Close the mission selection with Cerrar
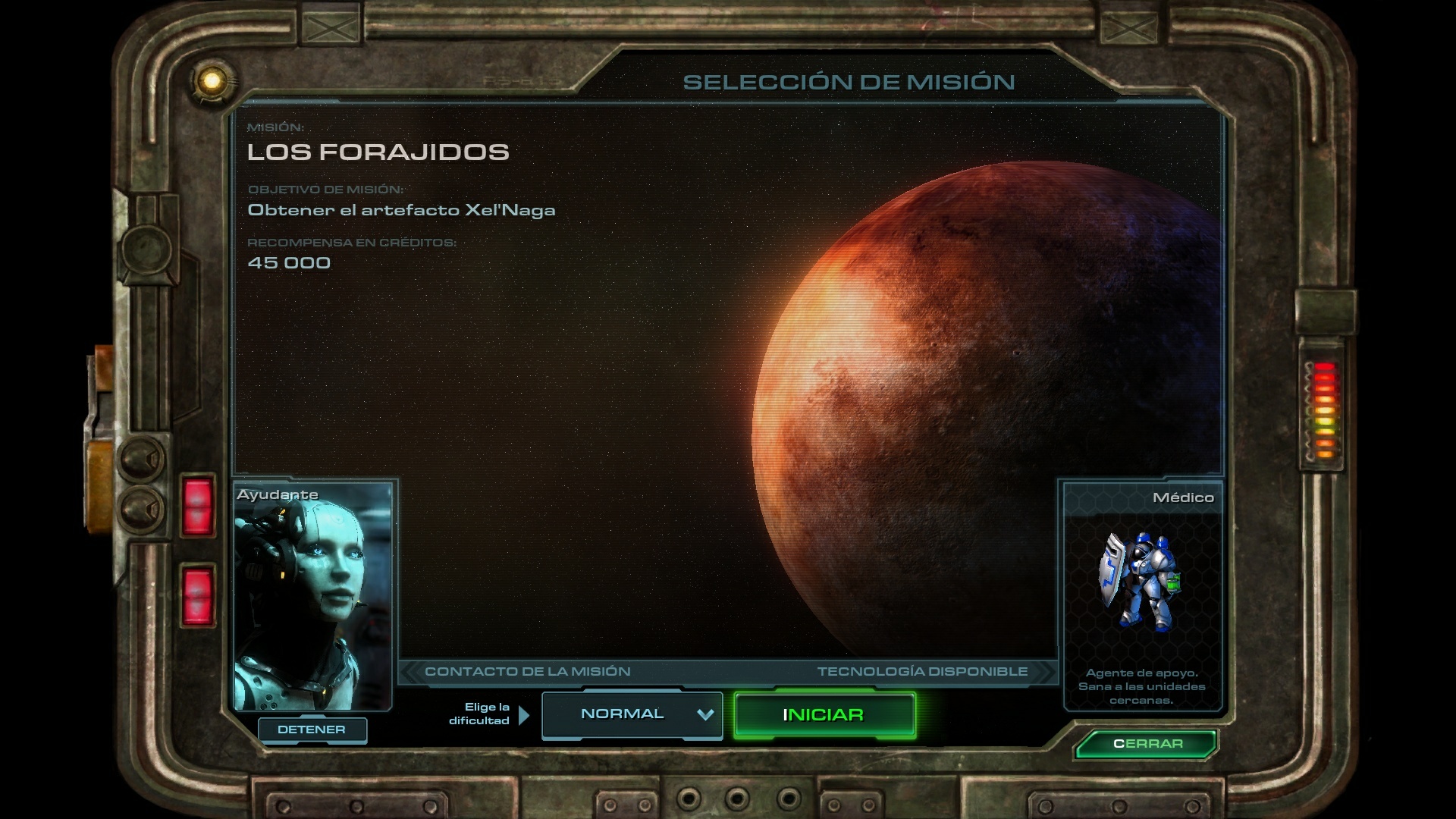1456x819 pixels. [1147, 744]
